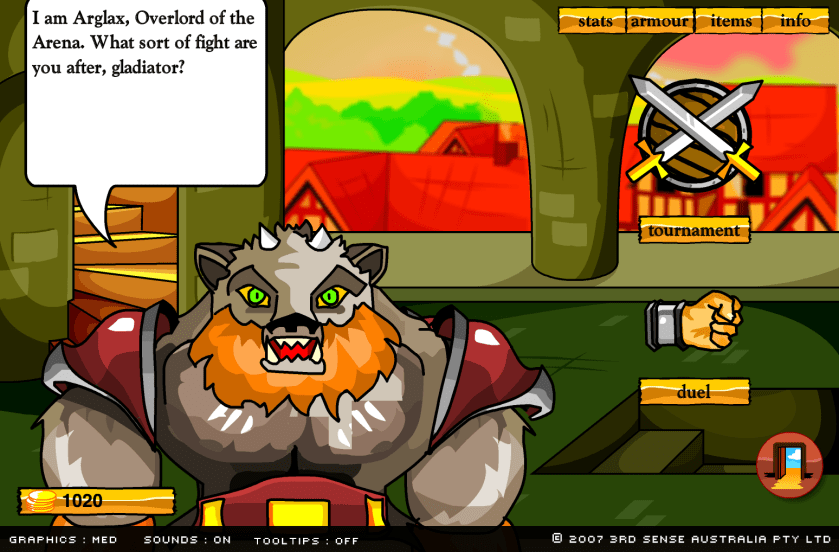Toggle the graphics quality setting

[63, 540]
